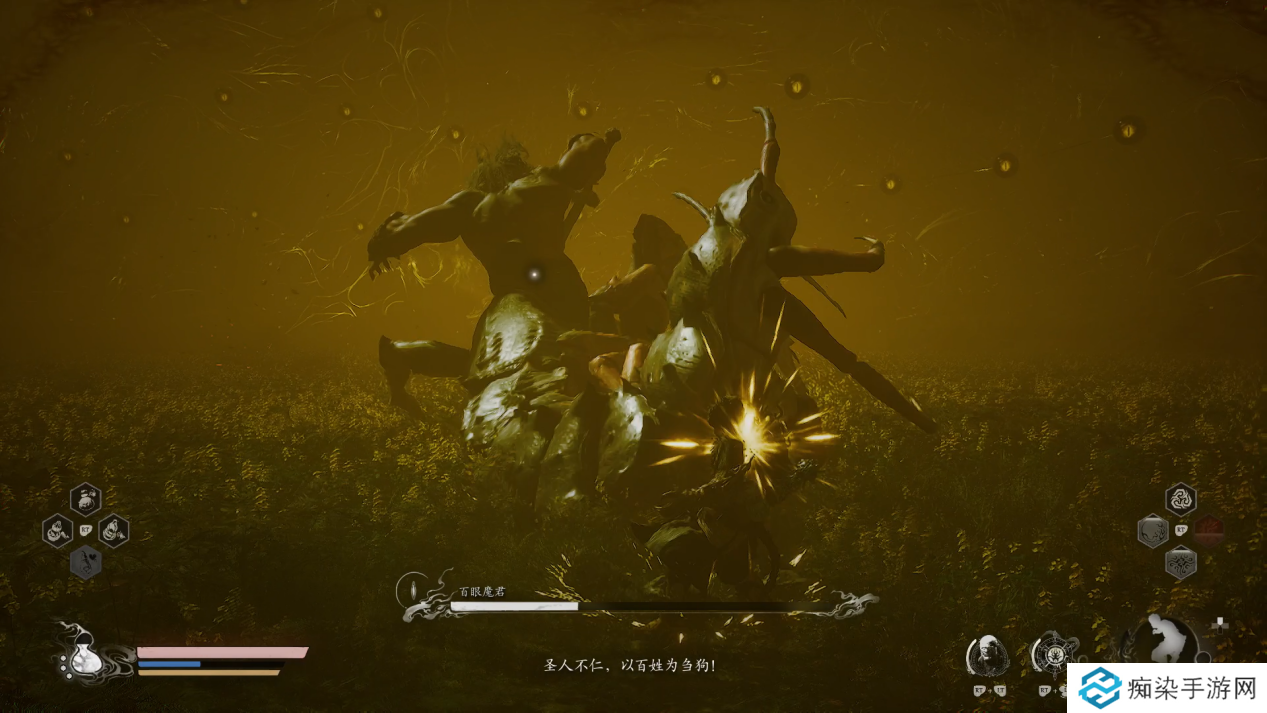Activate the left swirl spell hexagon

coord(1153,530)
